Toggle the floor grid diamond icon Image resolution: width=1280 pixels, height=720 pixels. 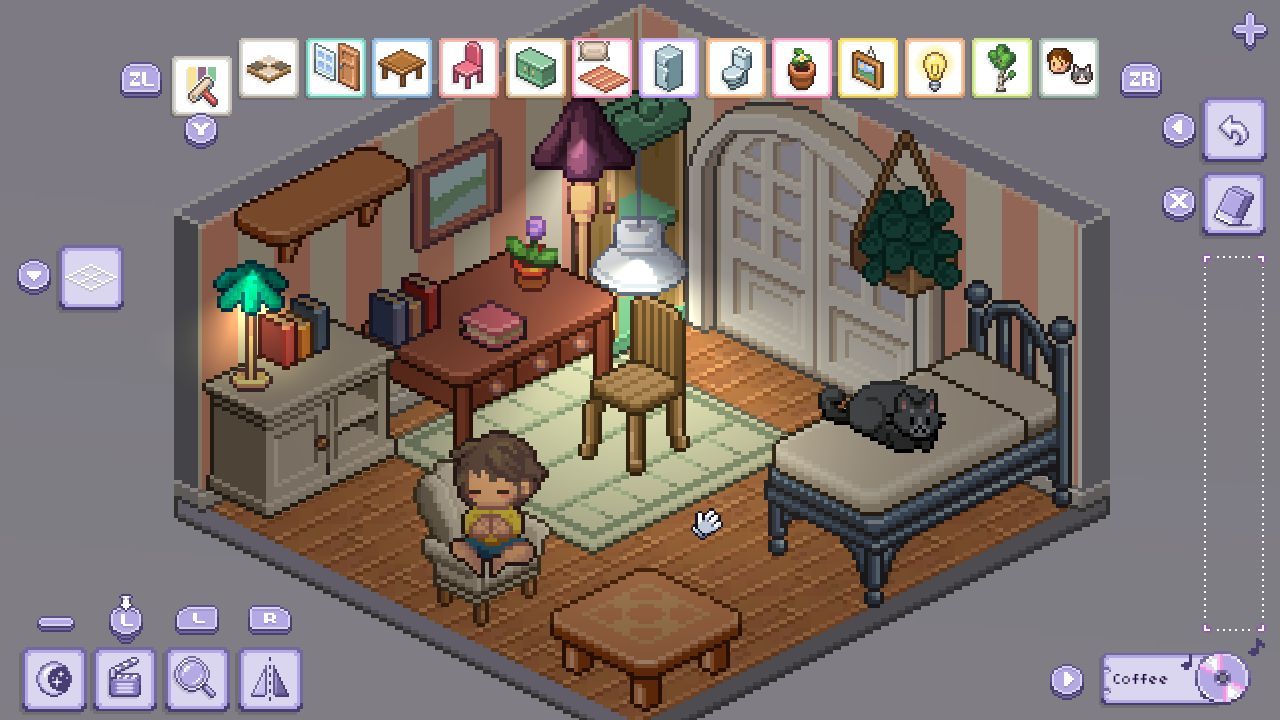(91, 277)
